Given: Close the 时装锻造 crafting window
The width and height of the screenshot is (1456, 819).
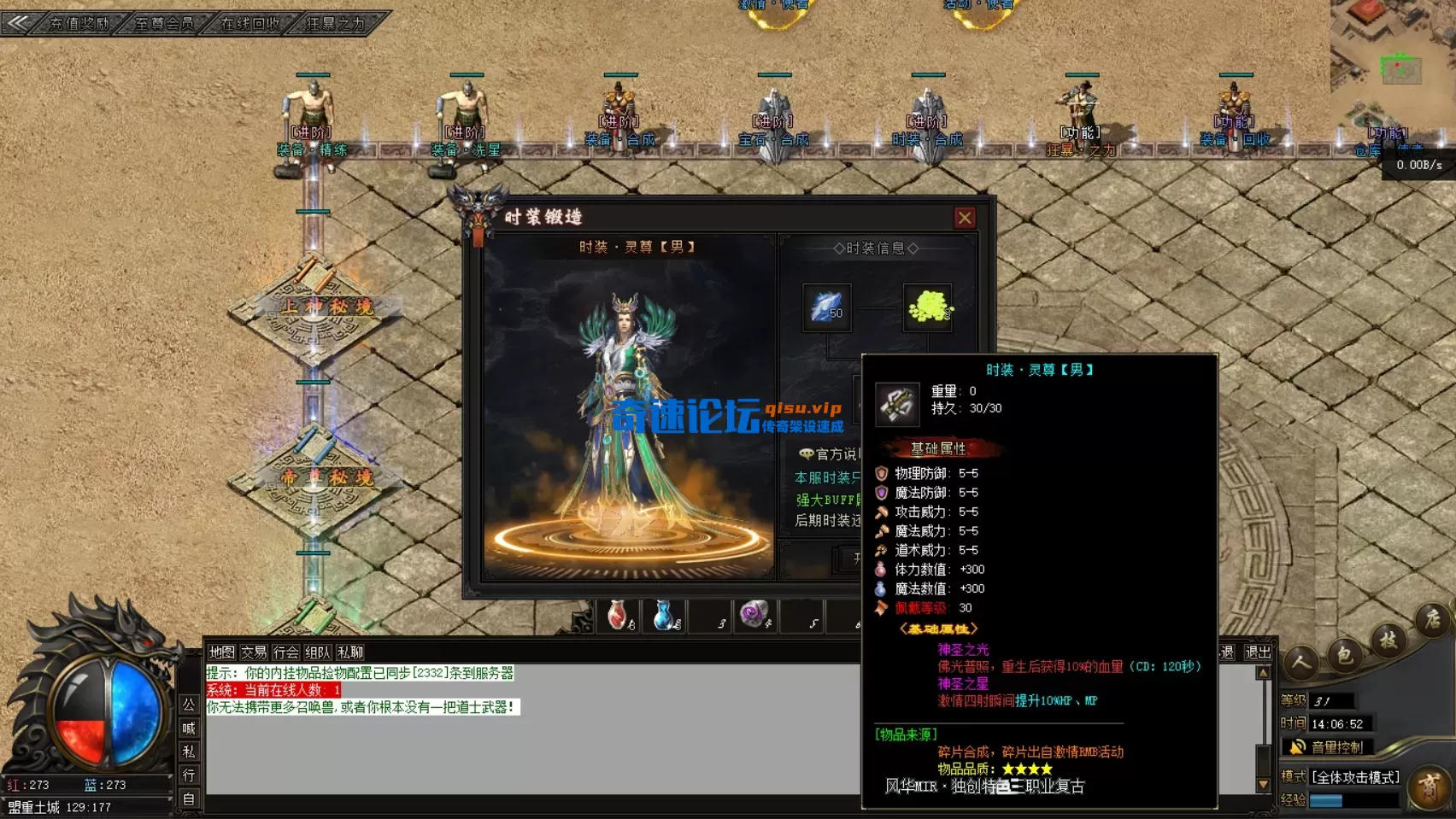Looking at the screenshot, I should [x=965, y=218].
